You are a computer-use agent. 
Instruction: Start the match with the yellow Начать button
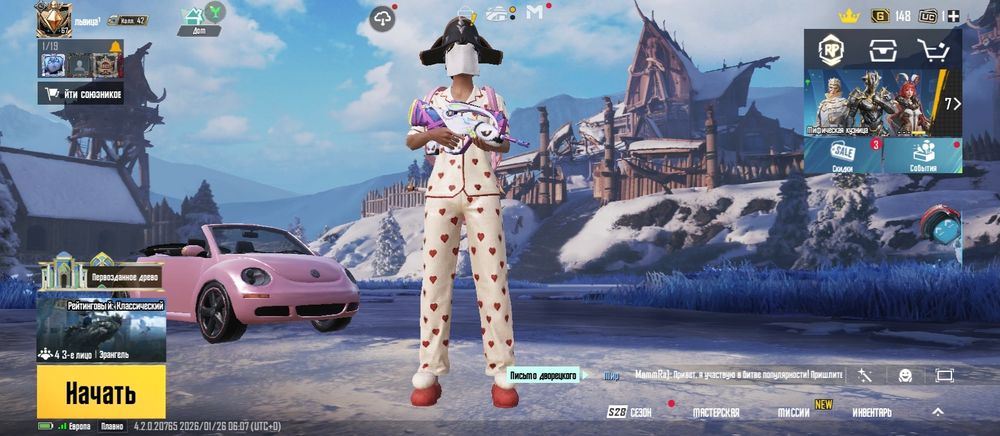point(101,392)
